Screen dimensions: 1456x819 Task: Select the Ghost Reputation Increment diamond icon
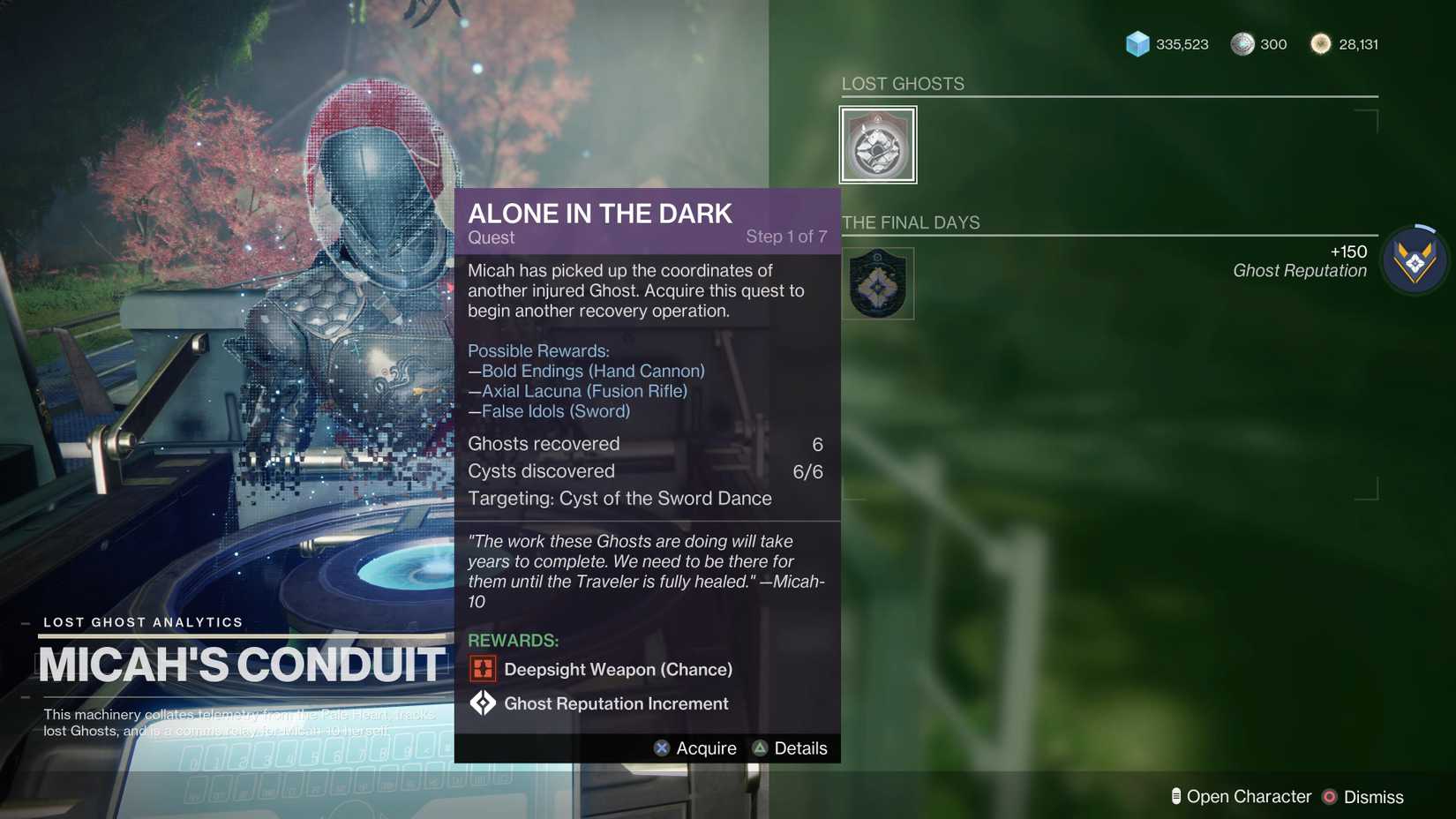point(483,703)
